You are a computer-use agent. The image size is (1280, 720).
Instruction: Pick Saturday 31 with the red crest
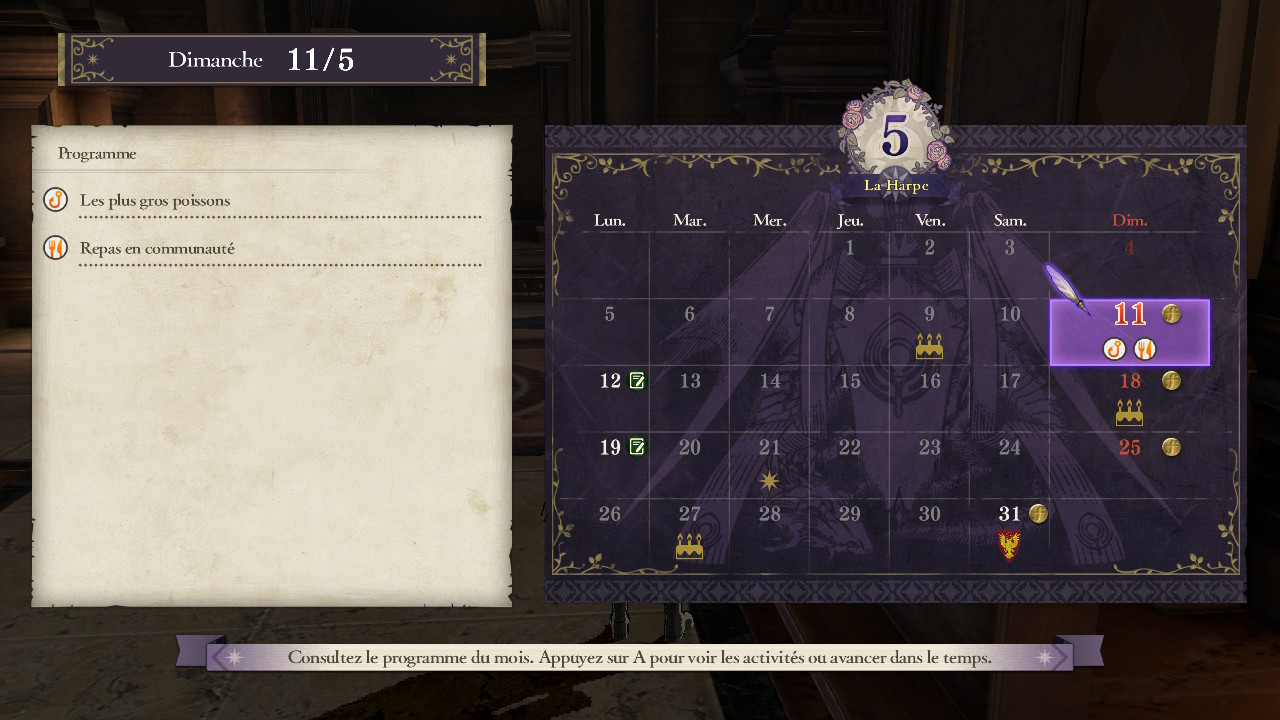[x=1010, y=530]
